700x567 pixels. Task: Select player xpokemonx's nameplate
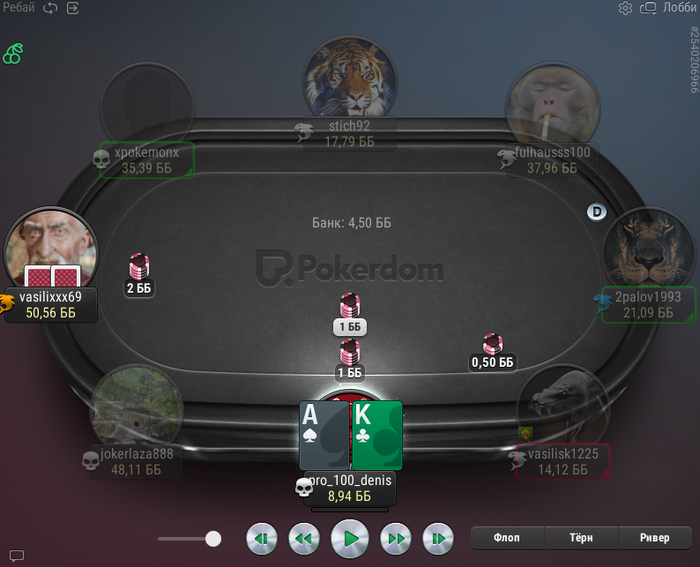click(146, 160)
